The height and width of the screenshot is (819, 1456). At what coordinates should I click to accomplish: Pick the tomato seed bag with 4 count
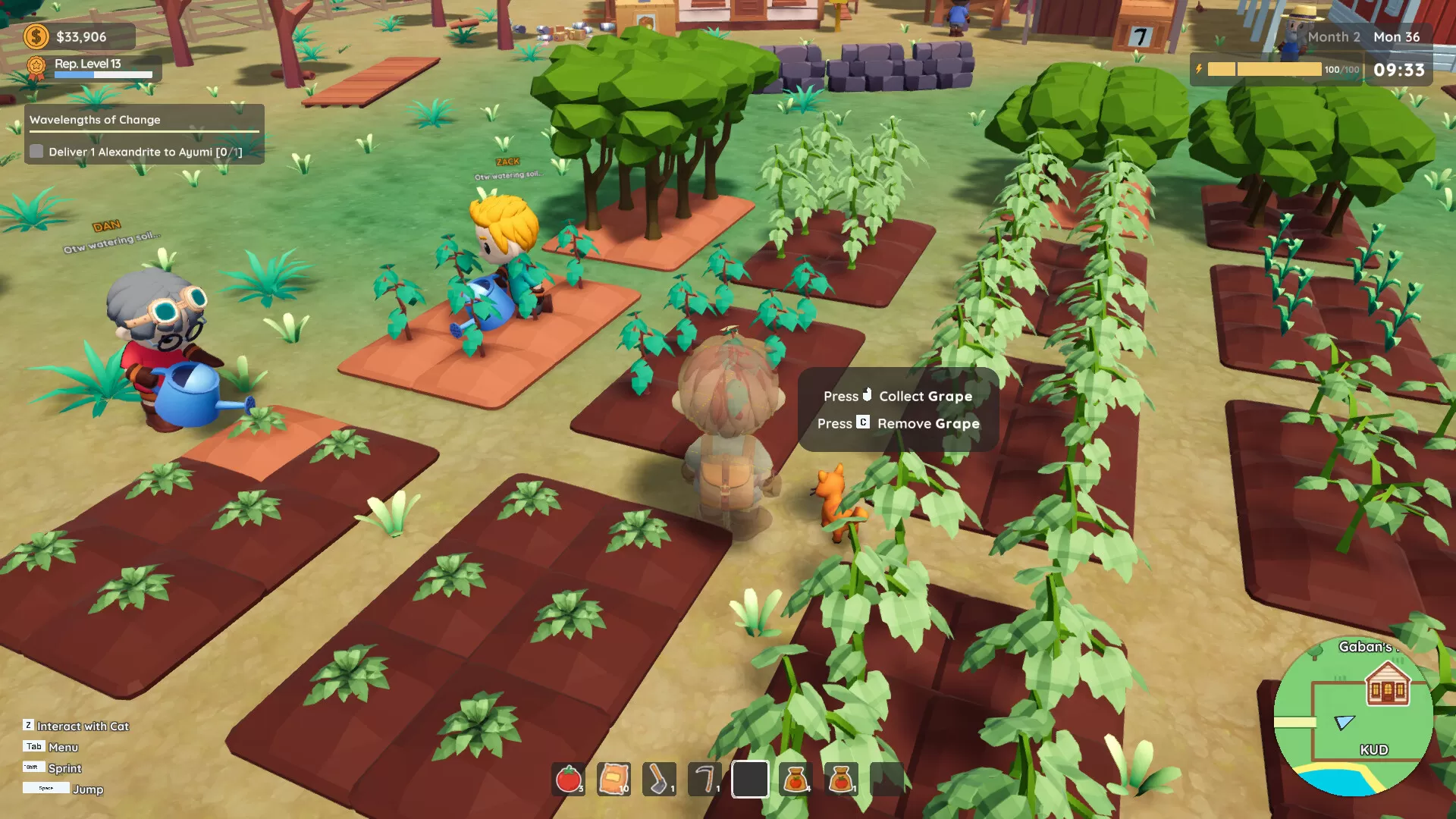pyautogui.click(x=793, y=777)
